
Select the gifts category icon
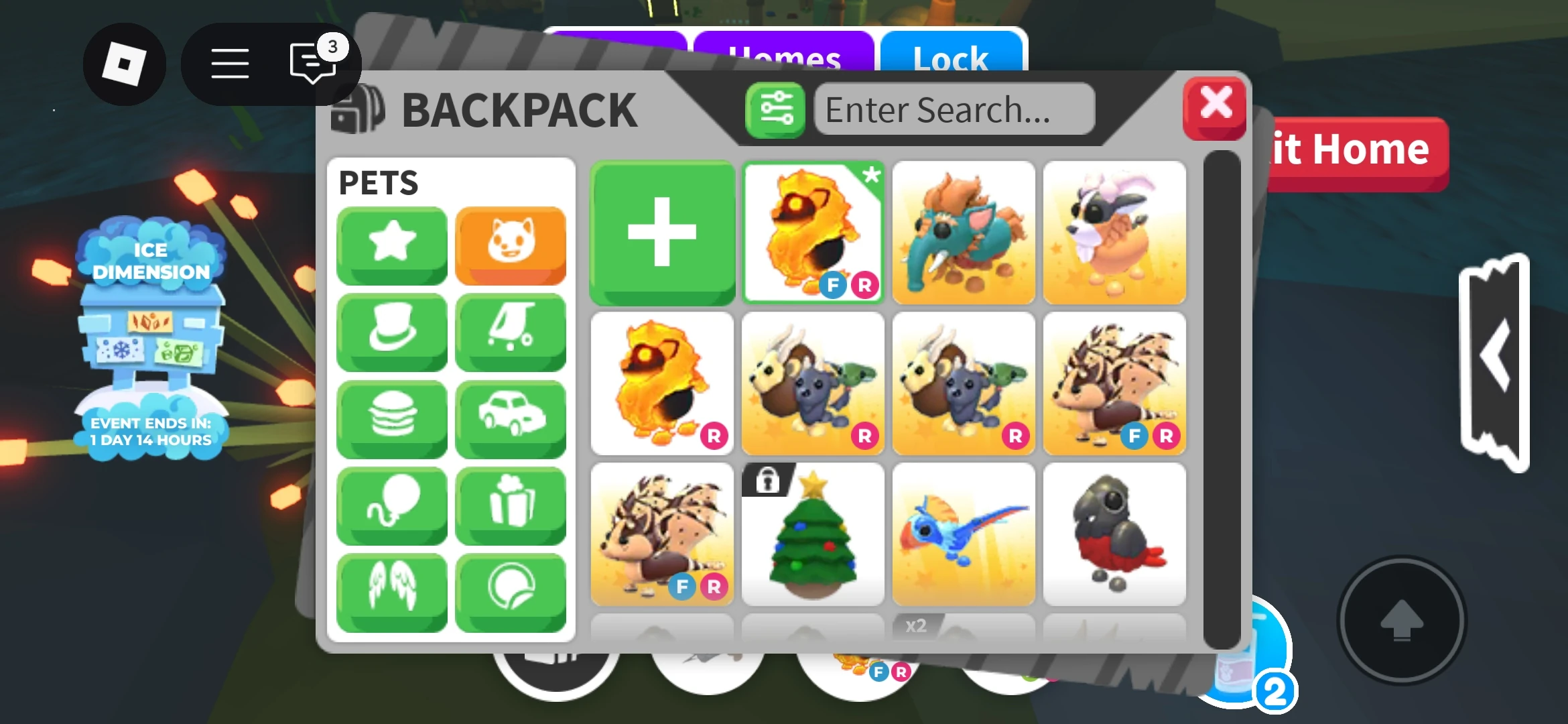click(511, 505)
